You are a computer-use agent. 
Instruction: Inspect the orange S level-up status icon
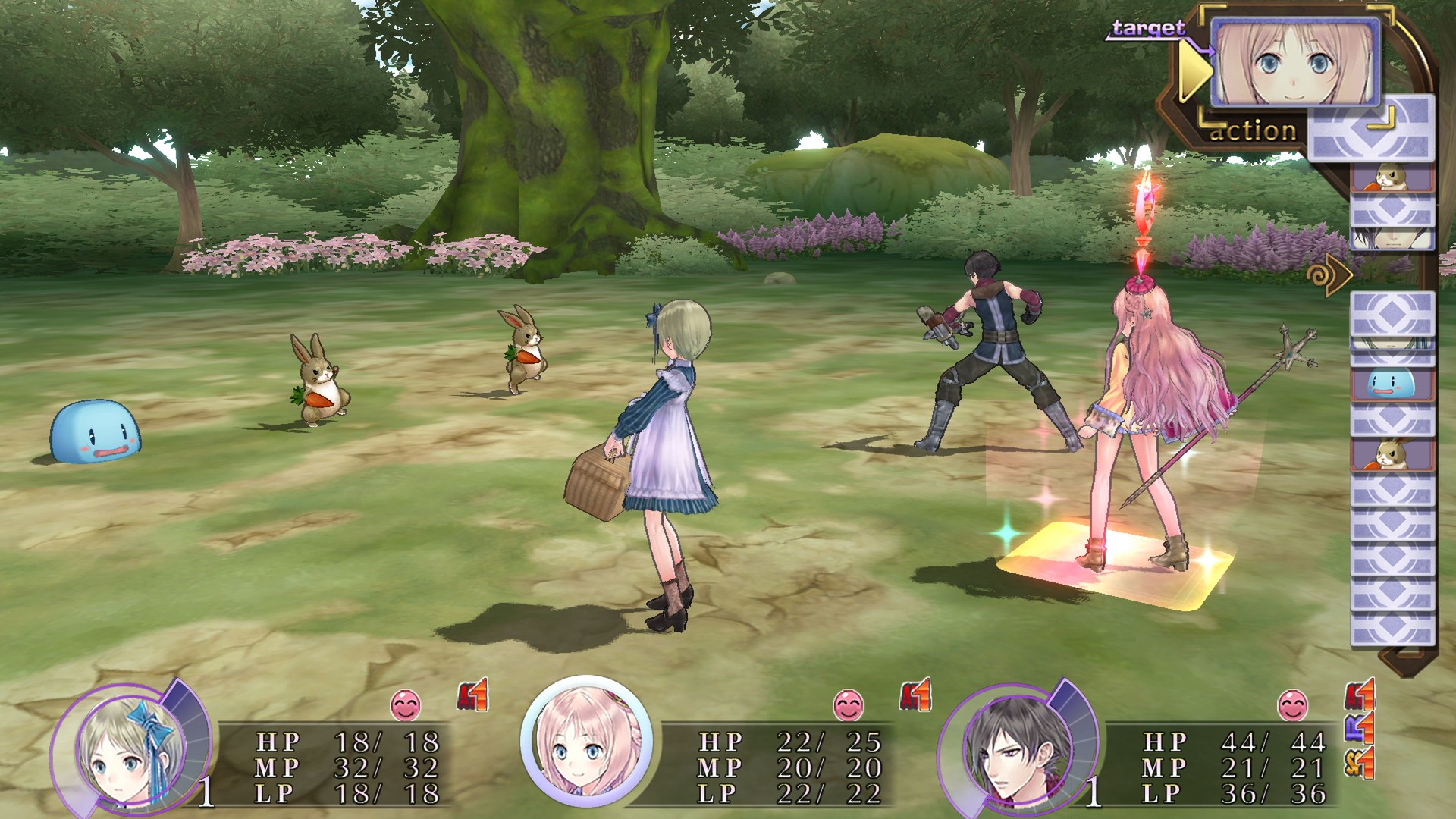(x=1359, y=762)
